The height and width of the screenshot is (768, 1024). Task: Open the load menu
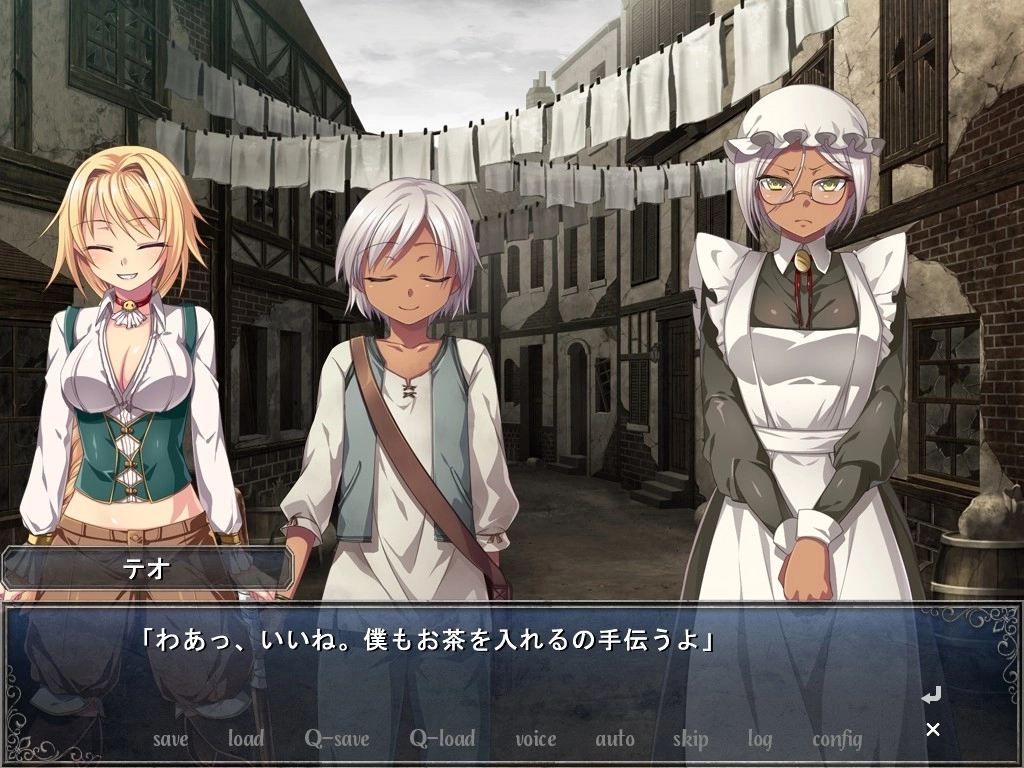click(245, 739)
